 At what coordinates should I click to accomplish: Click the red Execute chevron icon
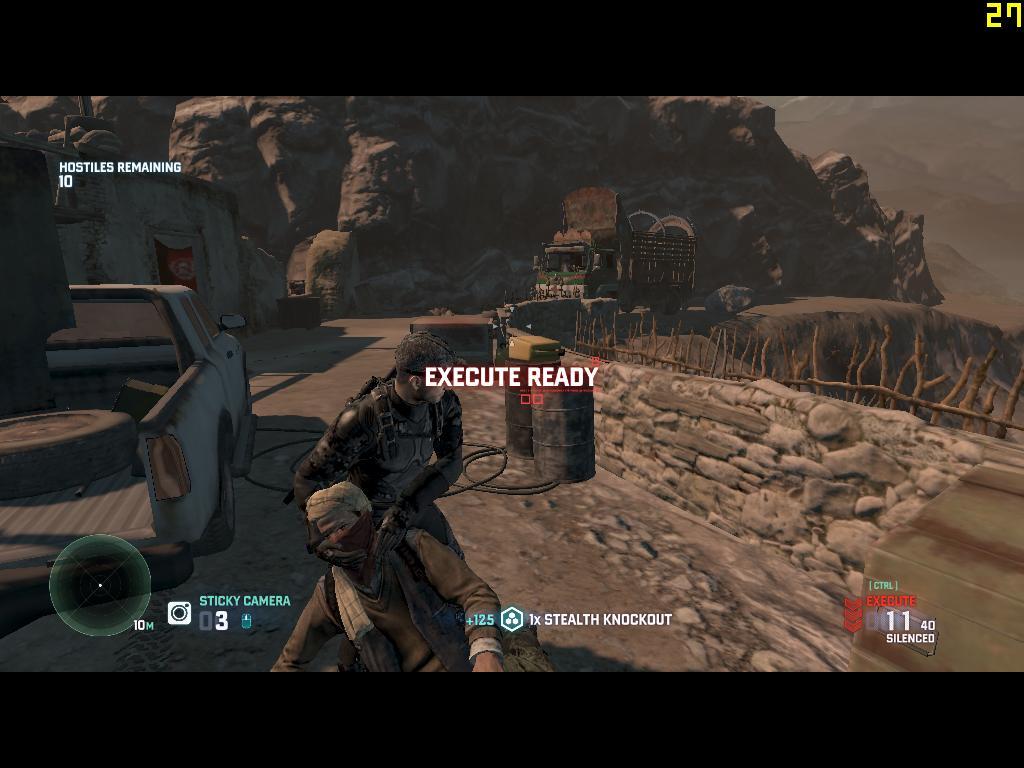tap(853, 615)
